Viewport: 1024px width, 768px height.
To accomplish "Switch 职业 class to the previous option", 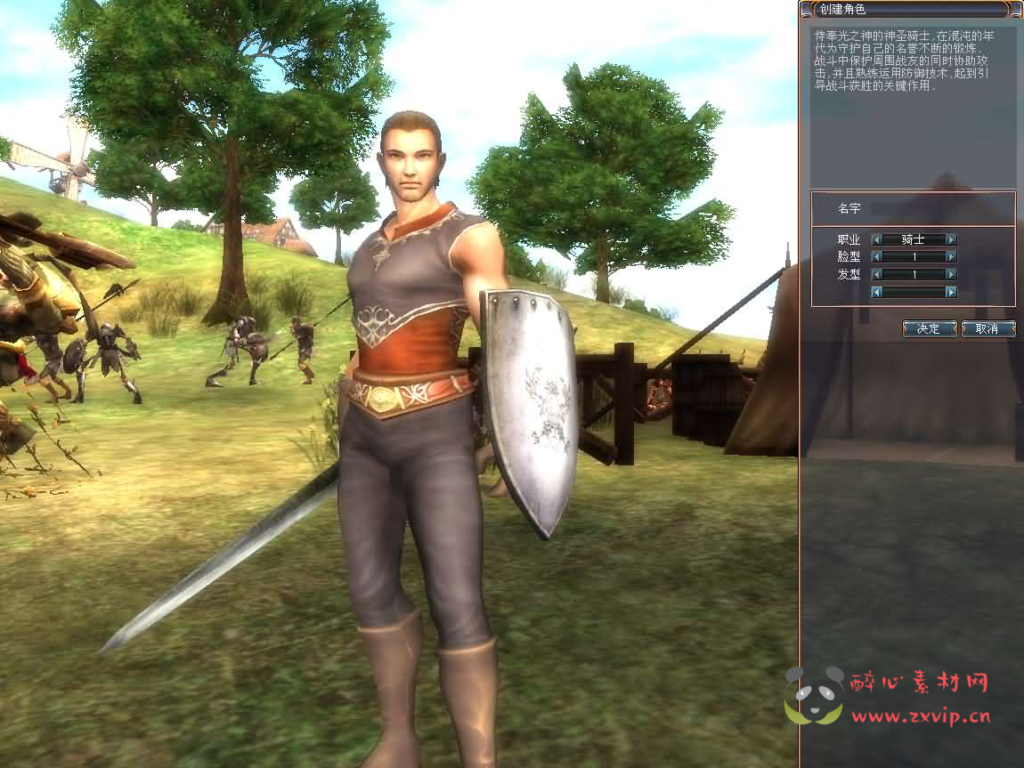I will pos(877,240).
